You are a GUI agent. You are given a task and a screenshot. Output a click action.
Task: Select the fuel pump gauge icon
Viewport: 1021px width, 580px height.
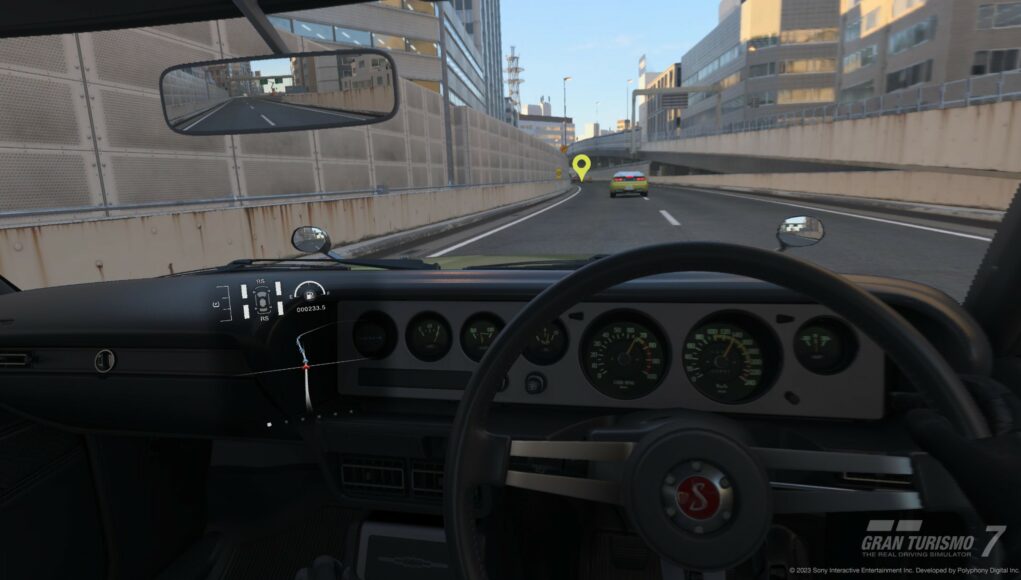pyautogui.click(x=310, y=293)
